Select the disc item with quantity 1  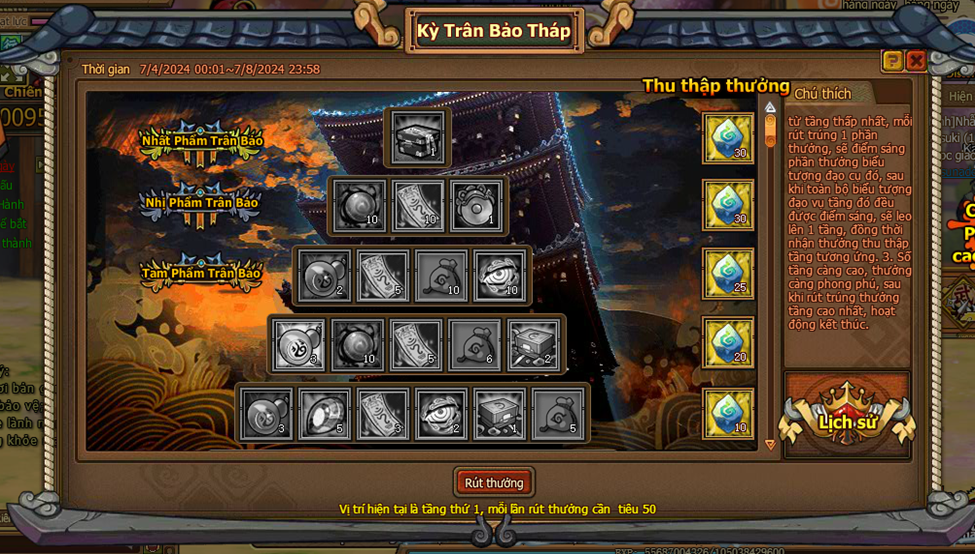475,205
